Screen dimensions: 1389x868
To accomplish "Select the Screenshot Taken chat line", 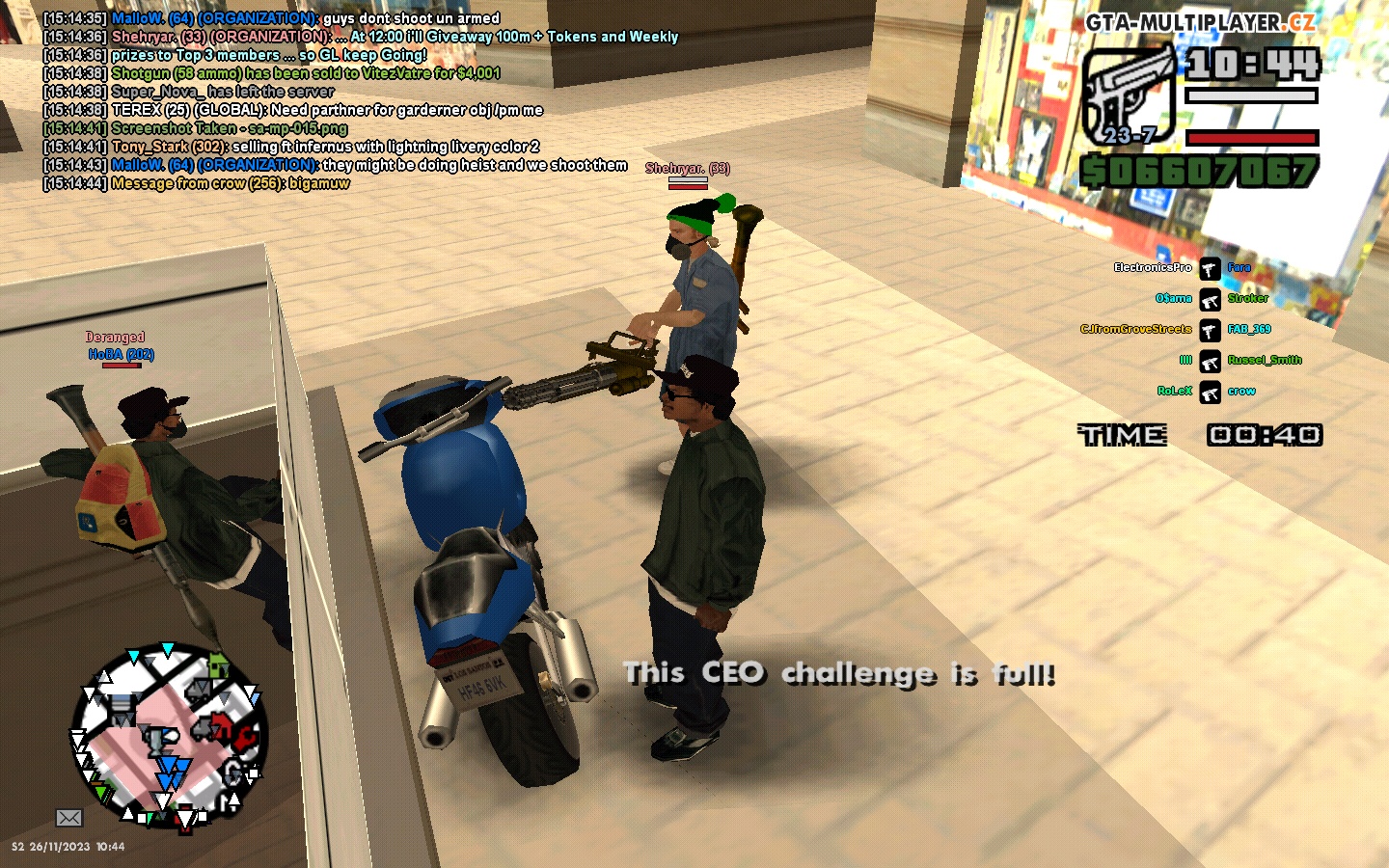I will [x=229, y=128].
